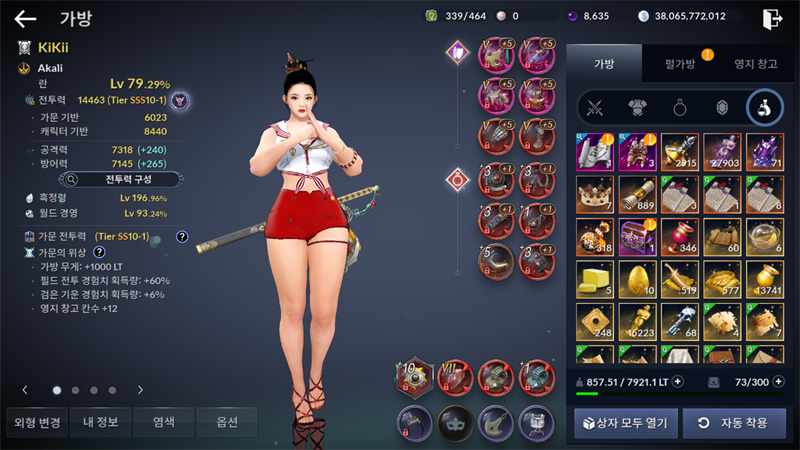Filter inventory by armor category
The height and width of the screenshot is (450, 800).
click(x=637, y=108)
